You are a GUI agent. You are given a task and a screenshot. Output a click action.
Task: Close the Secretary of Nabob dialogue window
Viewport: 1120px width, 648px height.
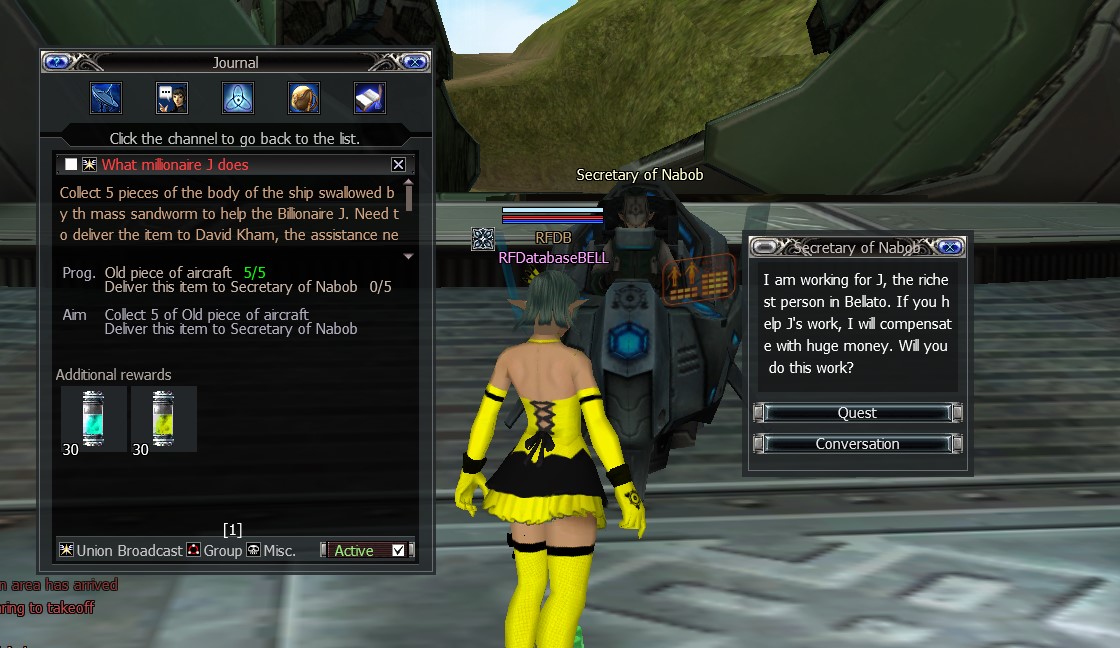click(x=951, y=247)
